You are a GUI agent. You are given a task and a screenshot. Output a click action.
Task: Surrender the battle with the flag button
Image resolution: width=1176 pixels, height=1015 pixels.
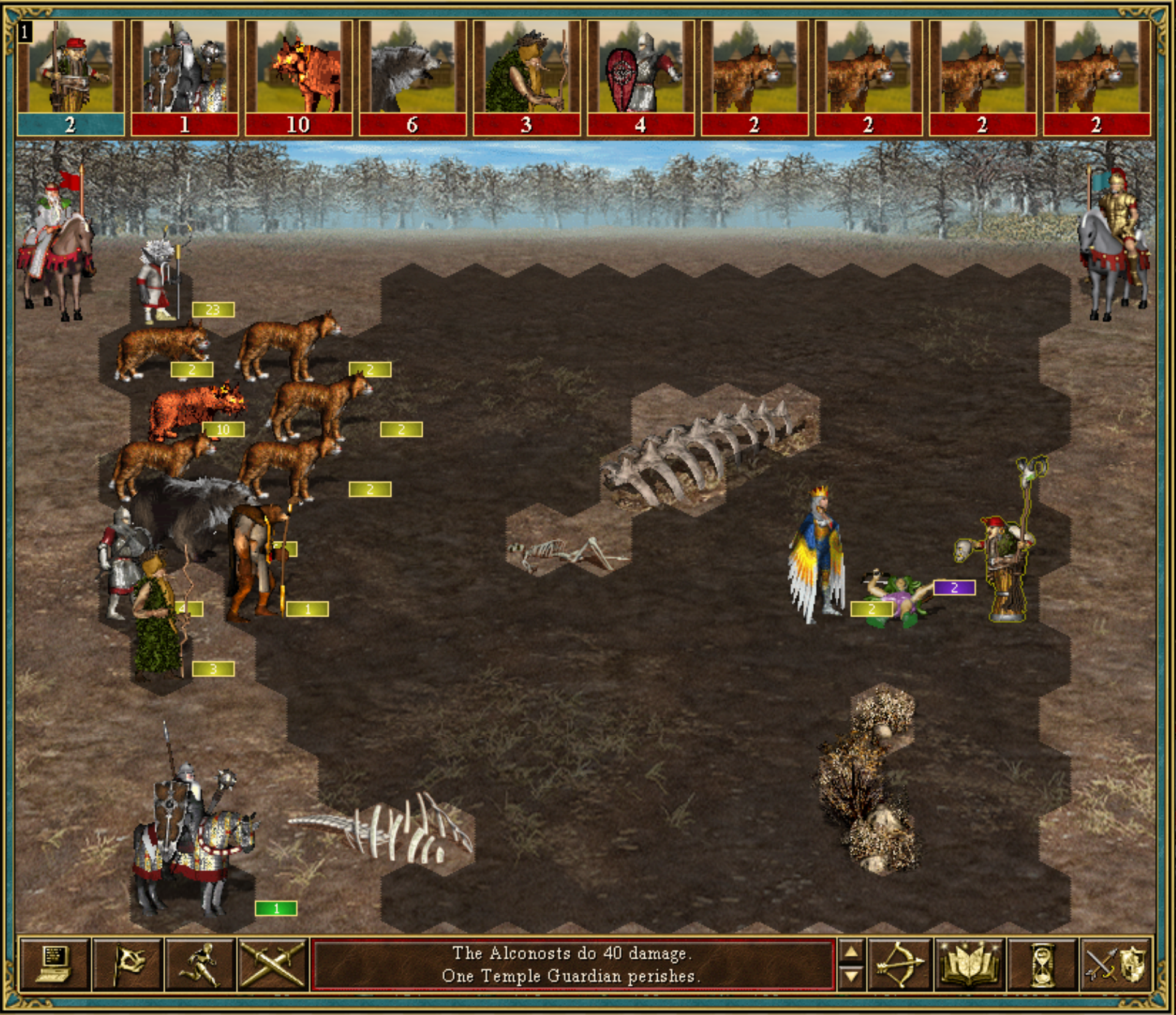point(128,965)
